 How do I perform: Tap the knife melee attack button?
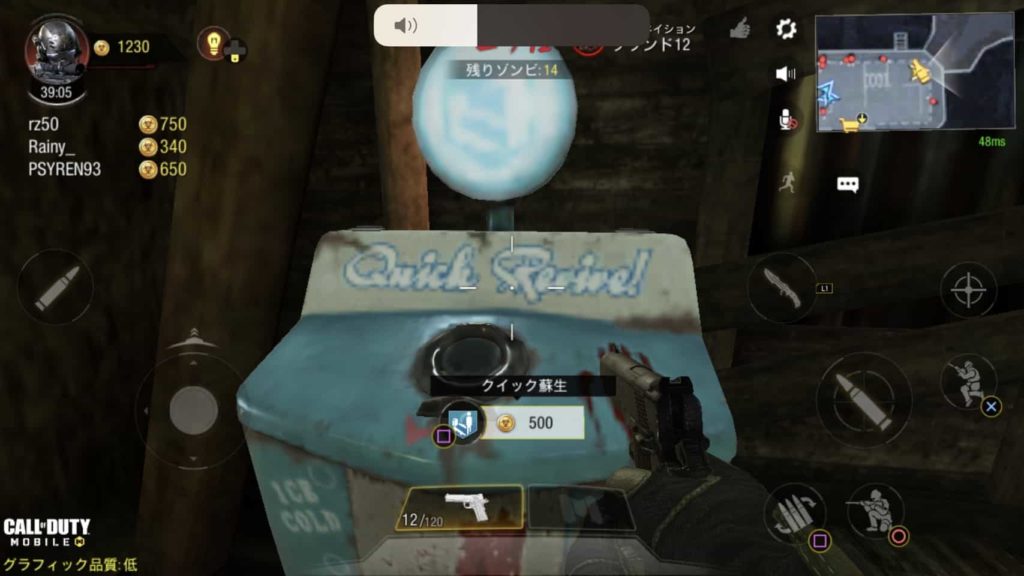(x=781, y=288)
